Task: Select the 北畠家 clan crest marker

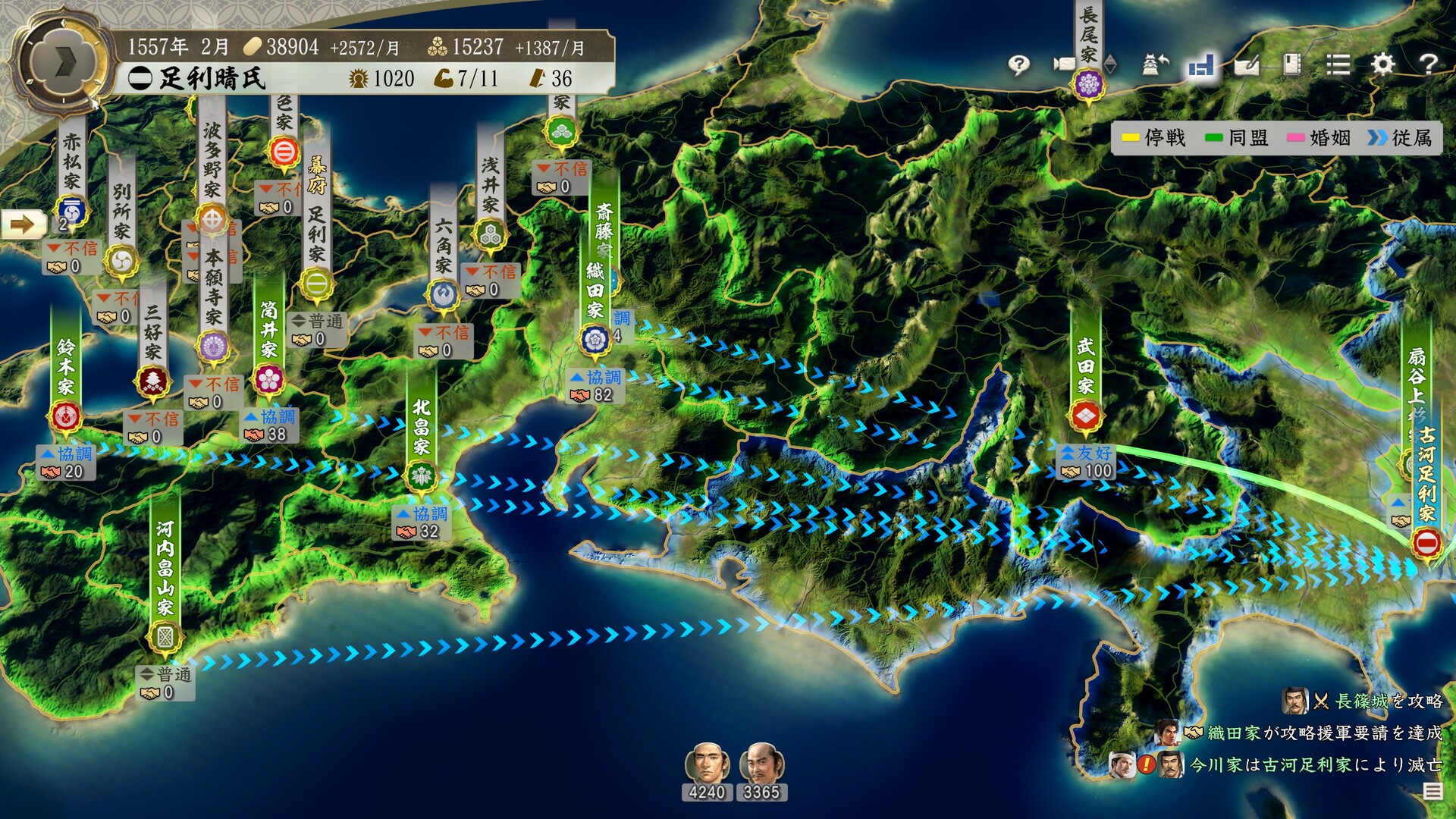Action: click(x=421, y=476)
